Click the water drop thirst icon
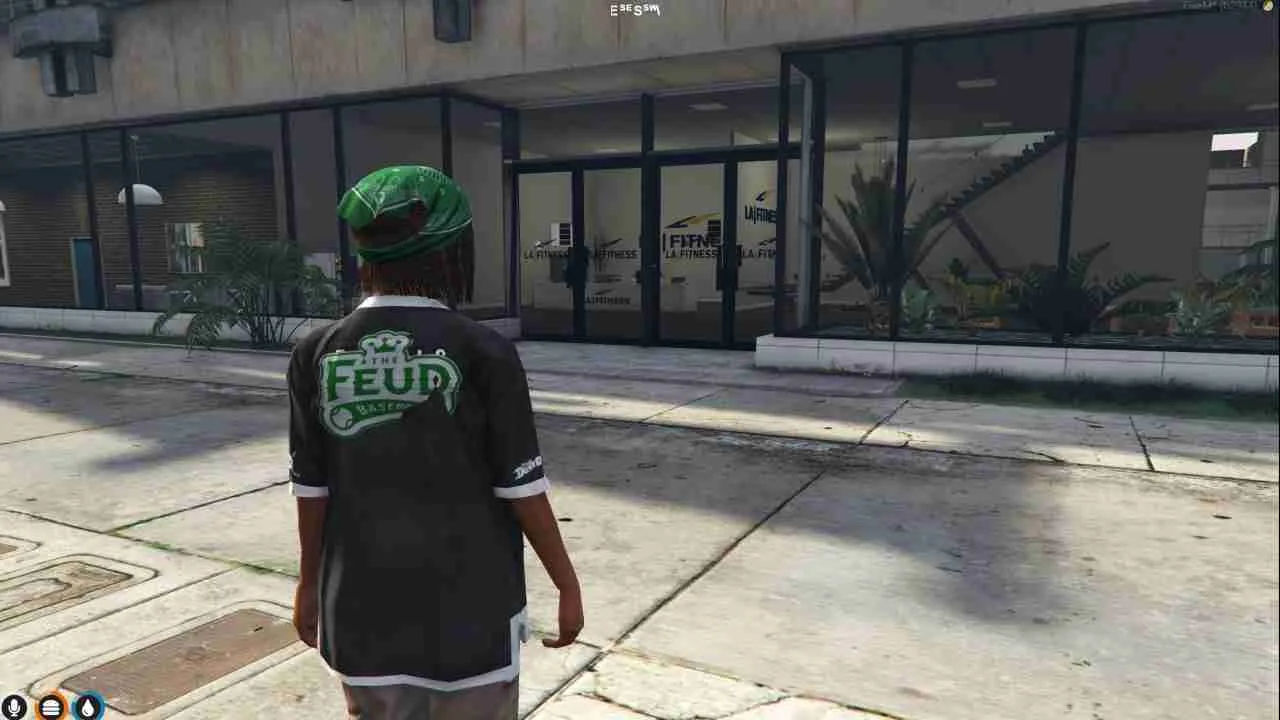This screenshot has height=720, width=1280. (x=88, y=707)
